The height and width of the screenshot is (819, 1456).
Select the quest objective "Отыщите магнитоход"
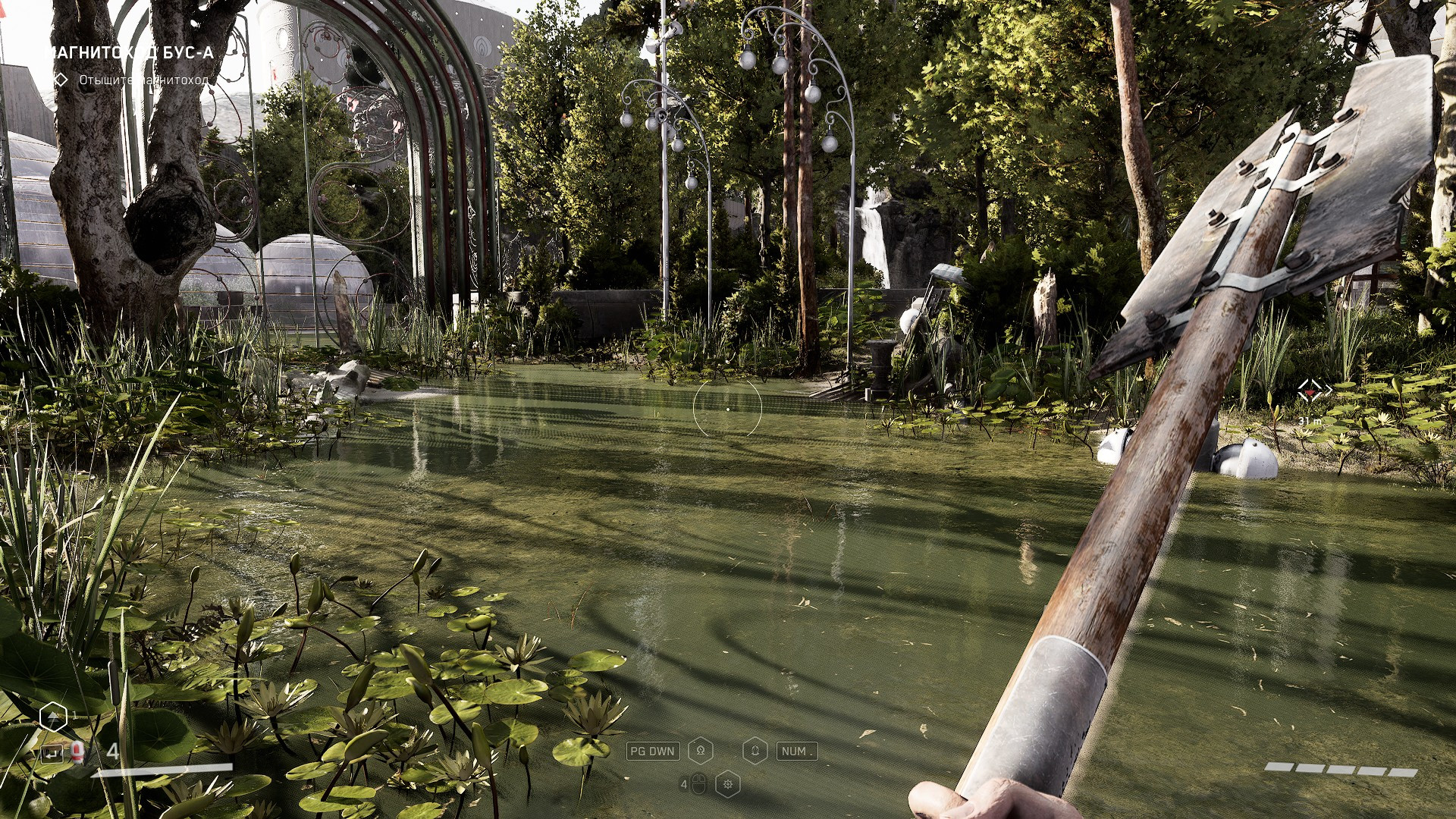point(143,80)
